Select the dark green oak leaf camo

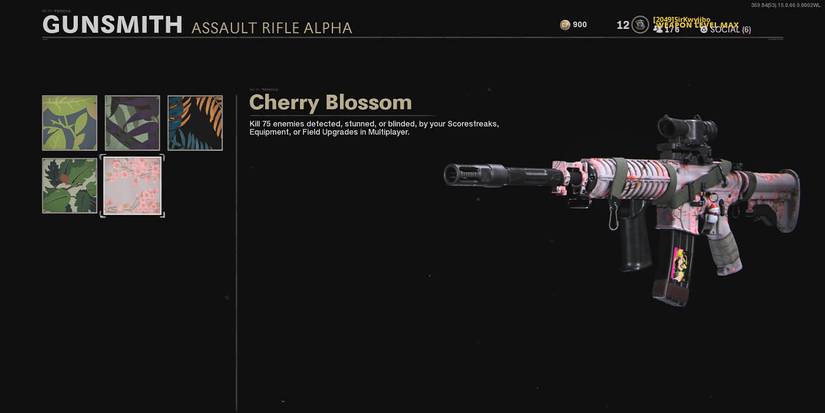(70, 185)
